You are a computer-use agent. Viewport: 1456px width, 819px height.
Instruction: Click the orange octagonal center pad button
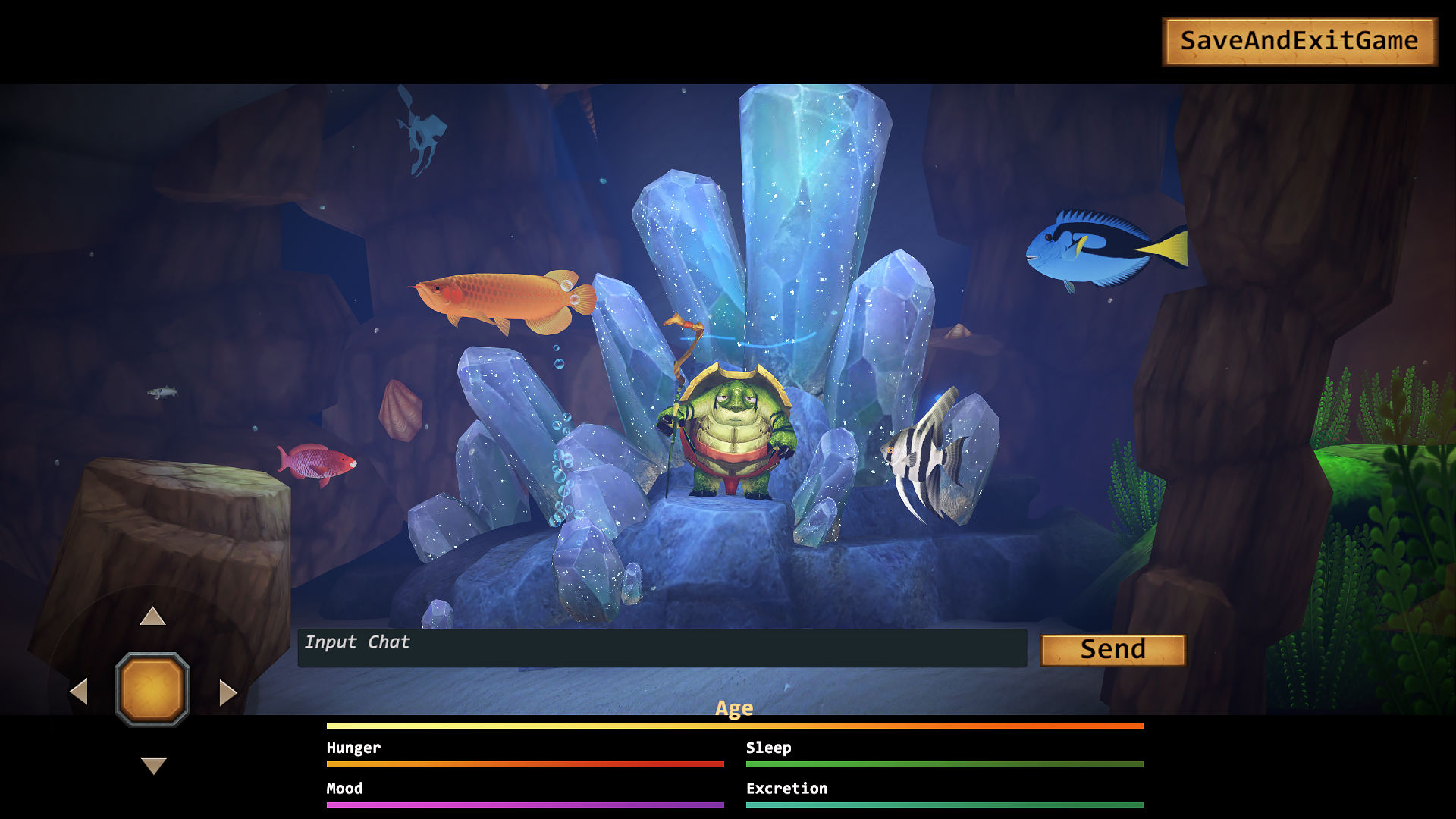(152, 689)
